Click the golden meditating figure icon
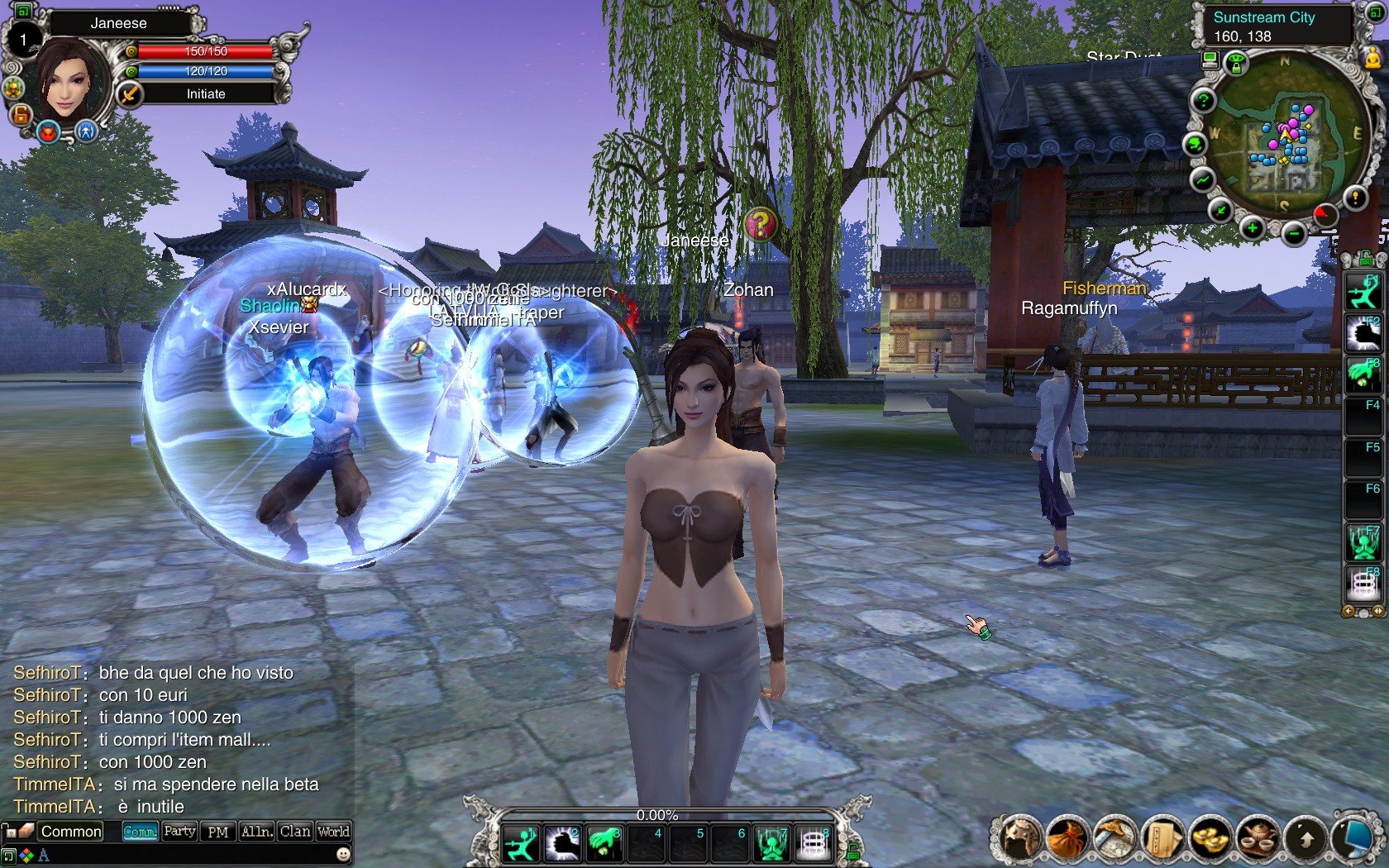1389x868 pixels. pos(1372,56)
